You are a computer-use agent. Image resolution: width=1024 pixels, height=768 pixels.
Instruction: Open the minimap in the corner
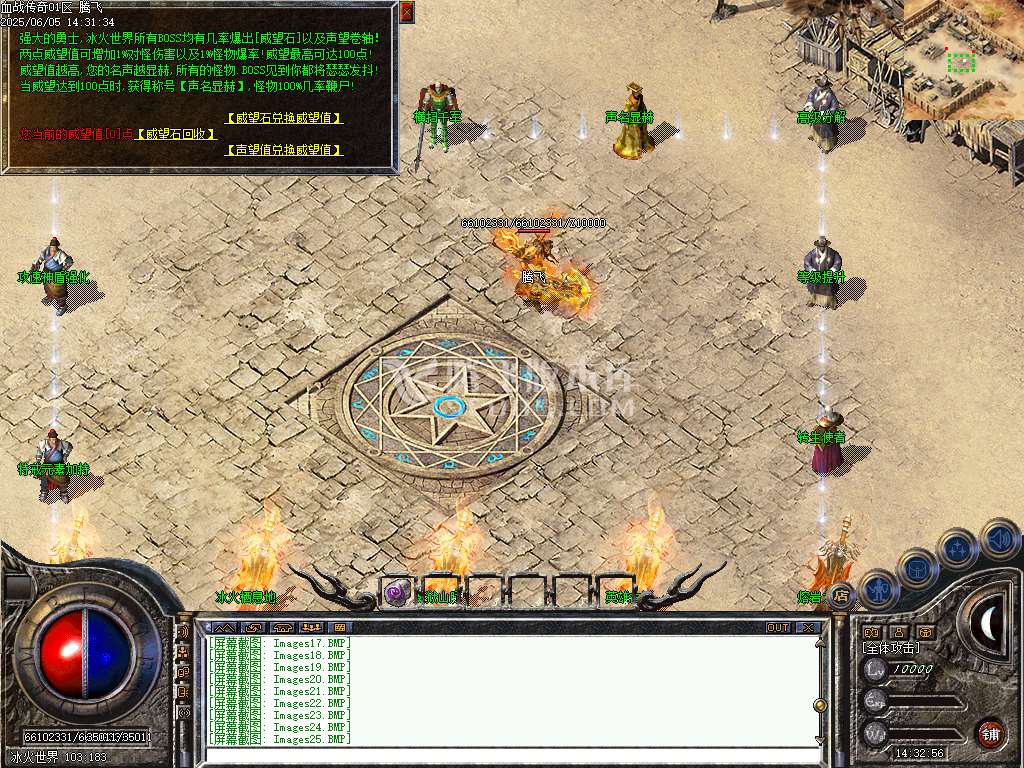click(x=963, y=60)
